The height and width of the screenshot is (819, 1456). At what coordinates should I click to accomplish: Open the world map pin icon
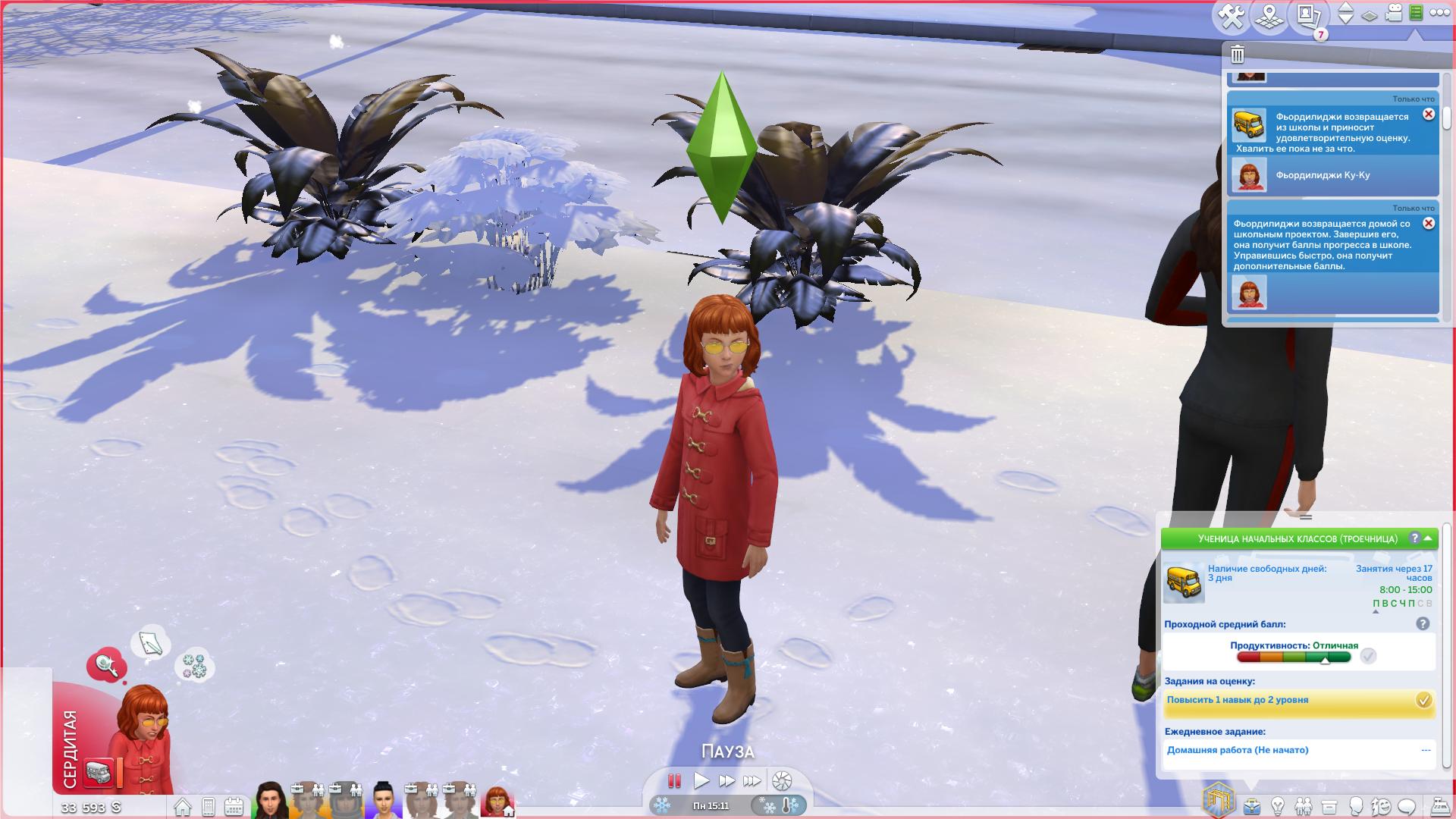1268,16
